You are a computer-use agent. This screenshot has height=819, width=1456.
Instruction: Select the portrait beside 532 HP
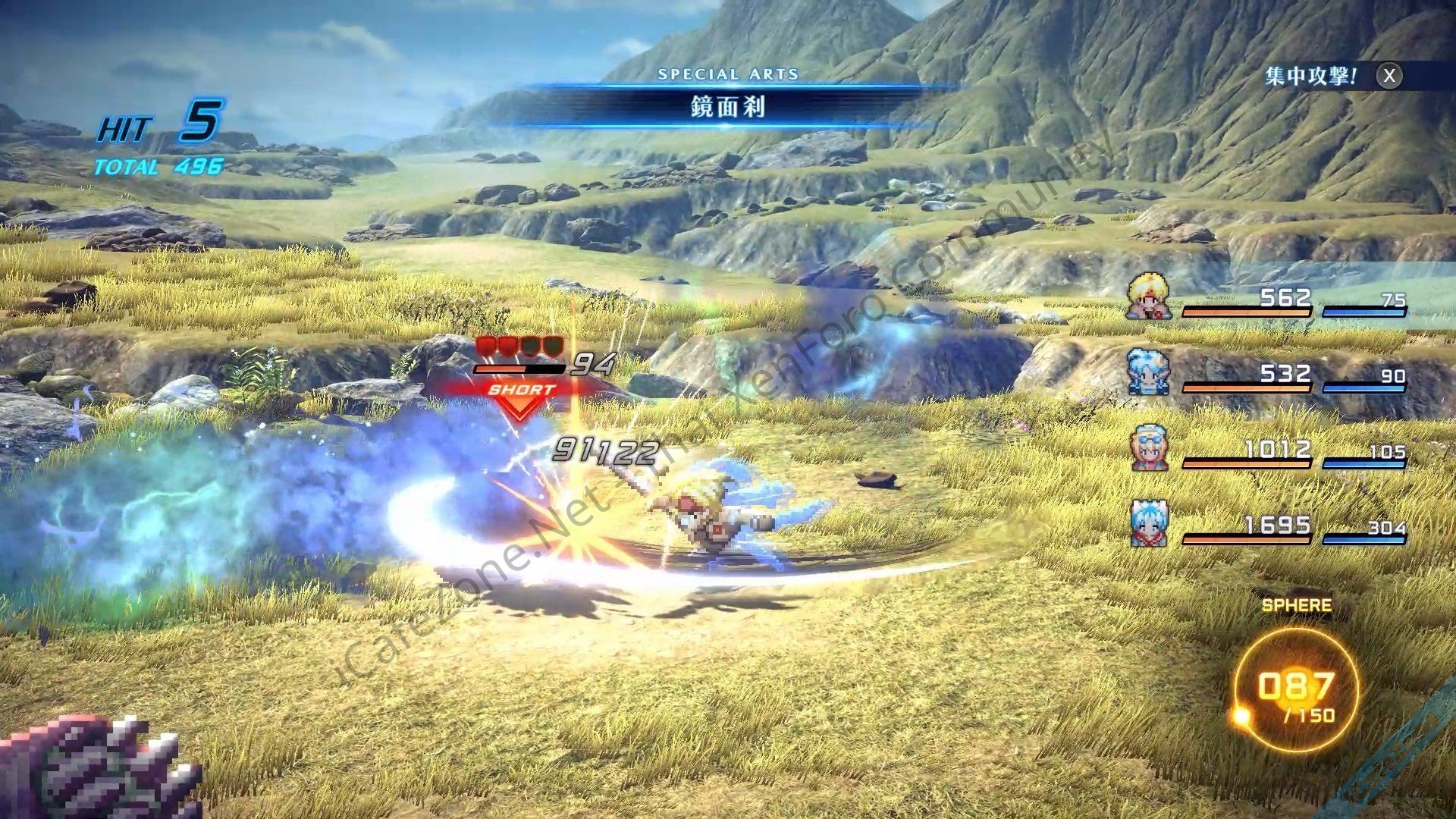pos(1147,372)
